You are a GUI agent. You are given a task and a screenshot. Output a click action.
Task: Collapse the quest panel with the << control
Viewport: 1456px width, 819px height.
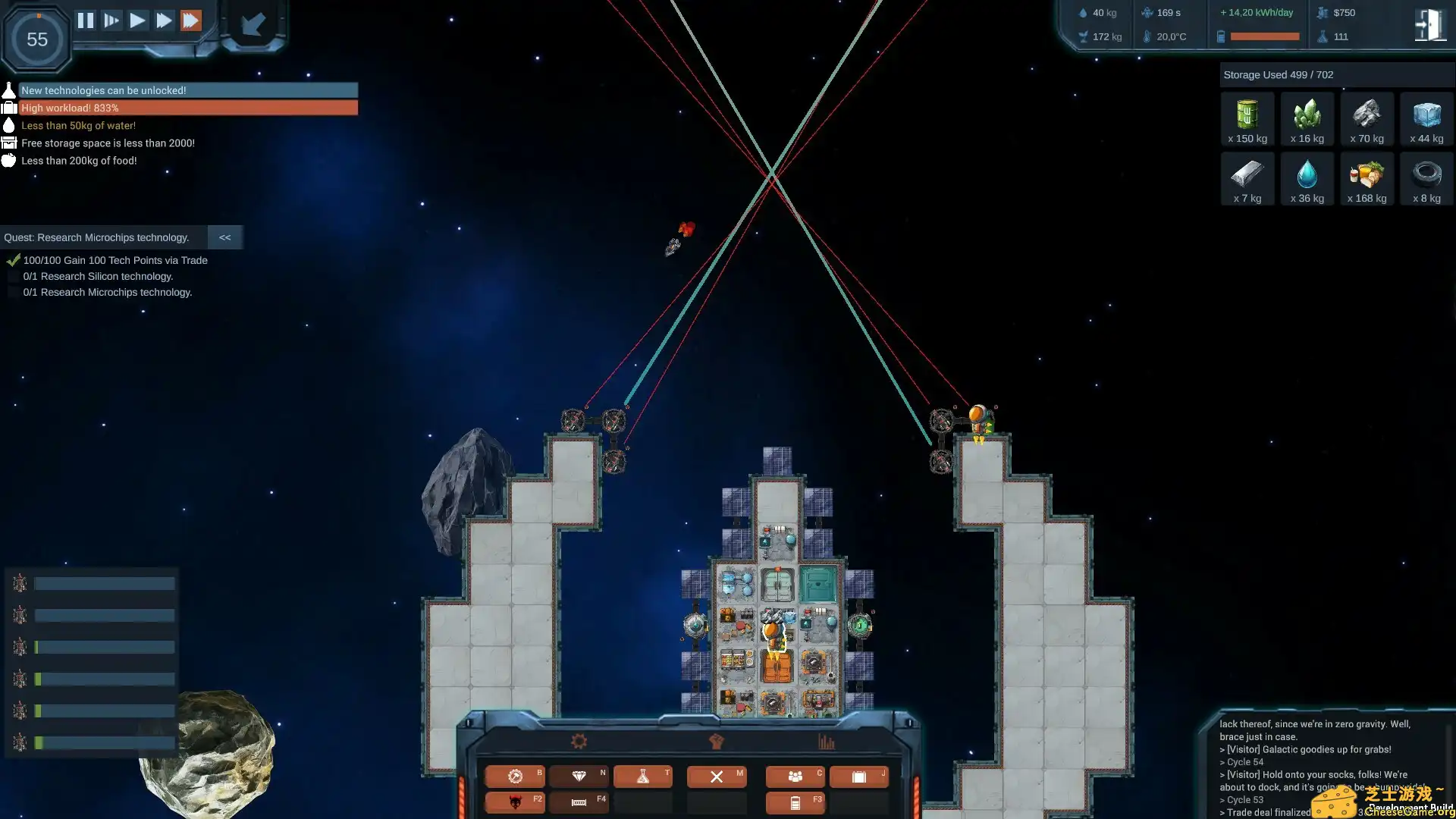point(224,237)
